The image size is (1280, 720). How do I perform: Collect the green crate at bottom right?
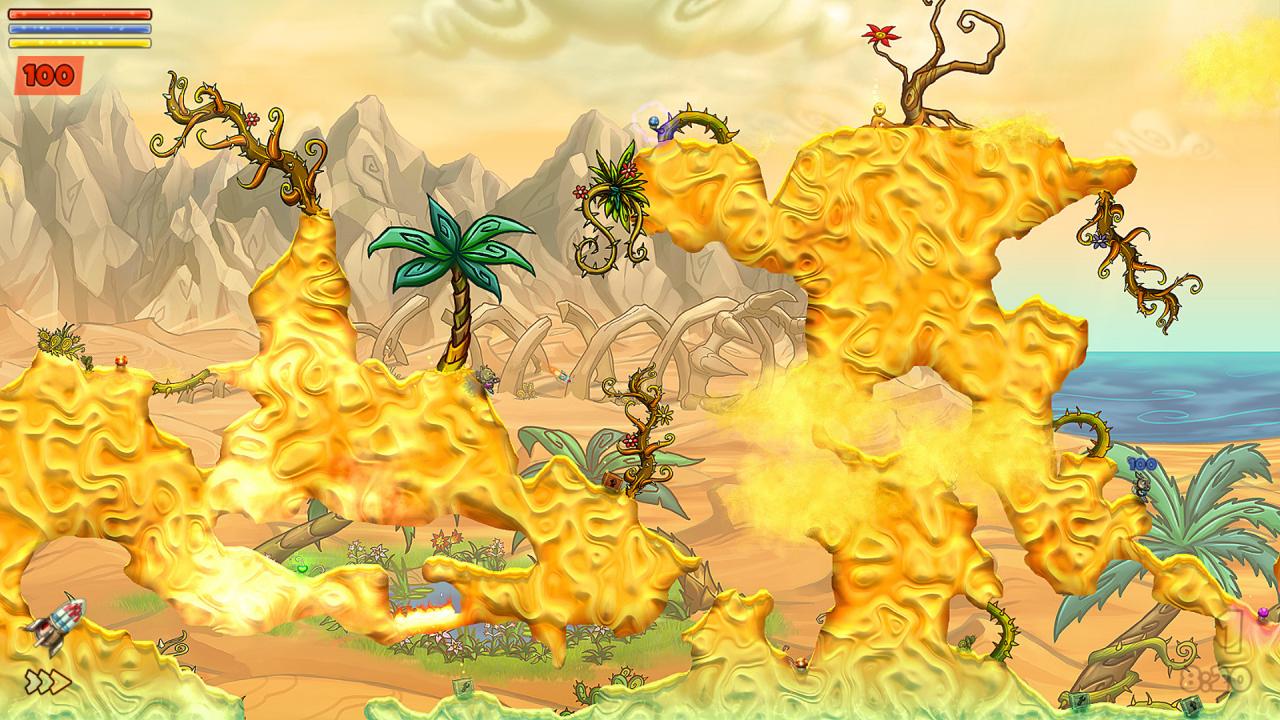tap(1192, 707)
